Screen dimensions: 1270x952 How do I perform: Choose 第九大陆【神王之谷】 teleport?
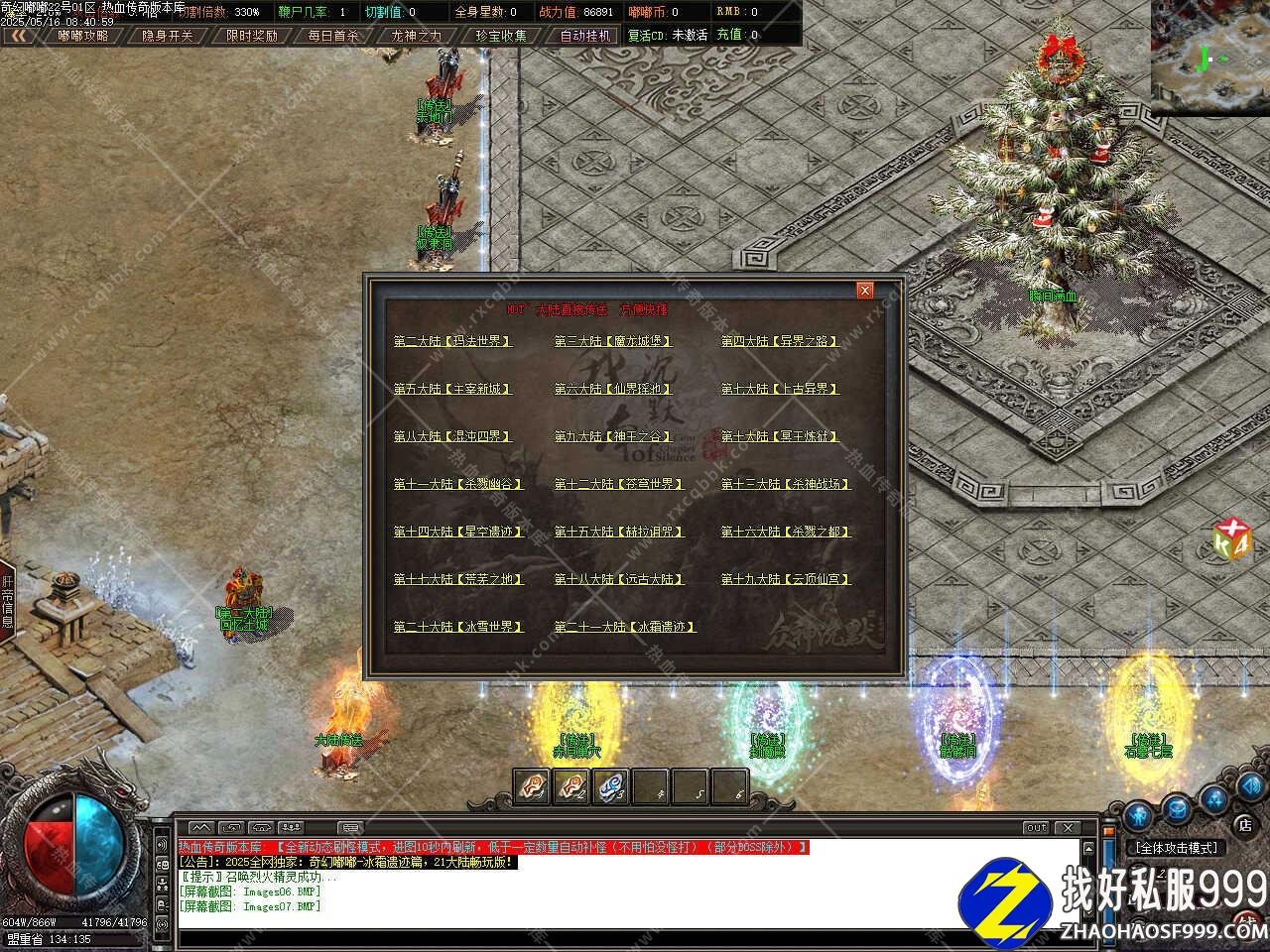coord(613,436)
